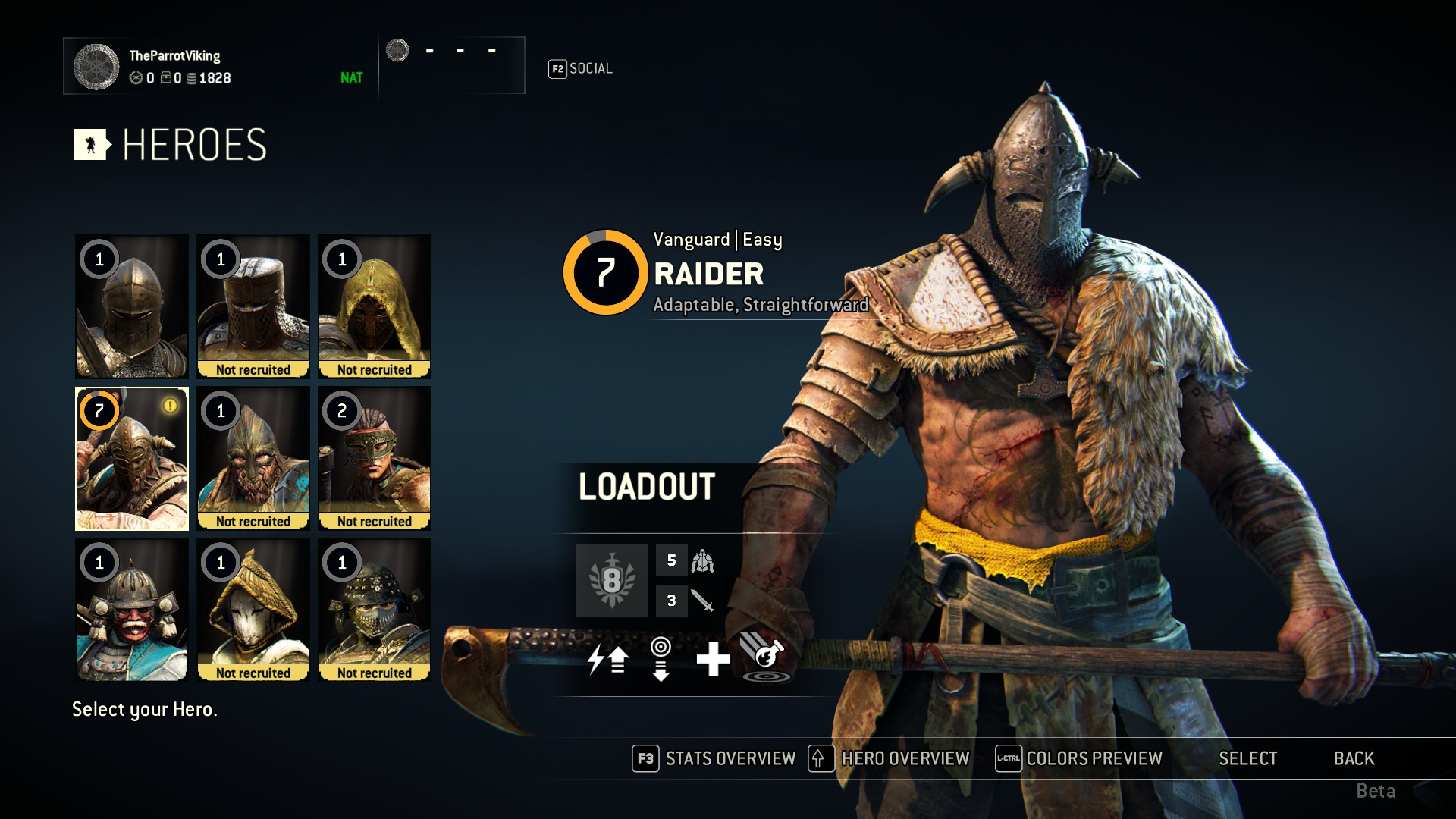
Task: Click the F3 key icon beside Stats Overview
Action: pyautogui.click(x=644, y=758)
